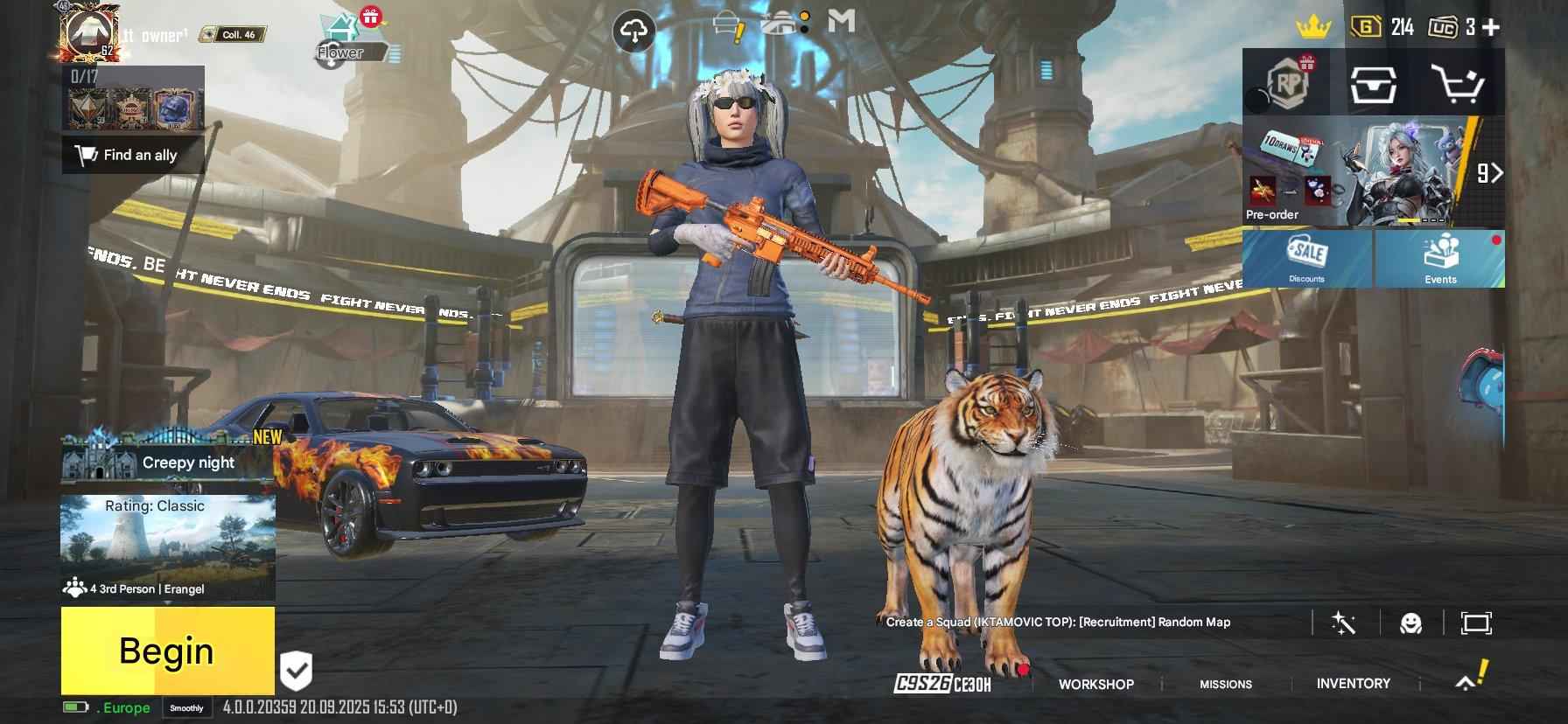Open the MISSIONS tab

click(x=1225, y=684)
